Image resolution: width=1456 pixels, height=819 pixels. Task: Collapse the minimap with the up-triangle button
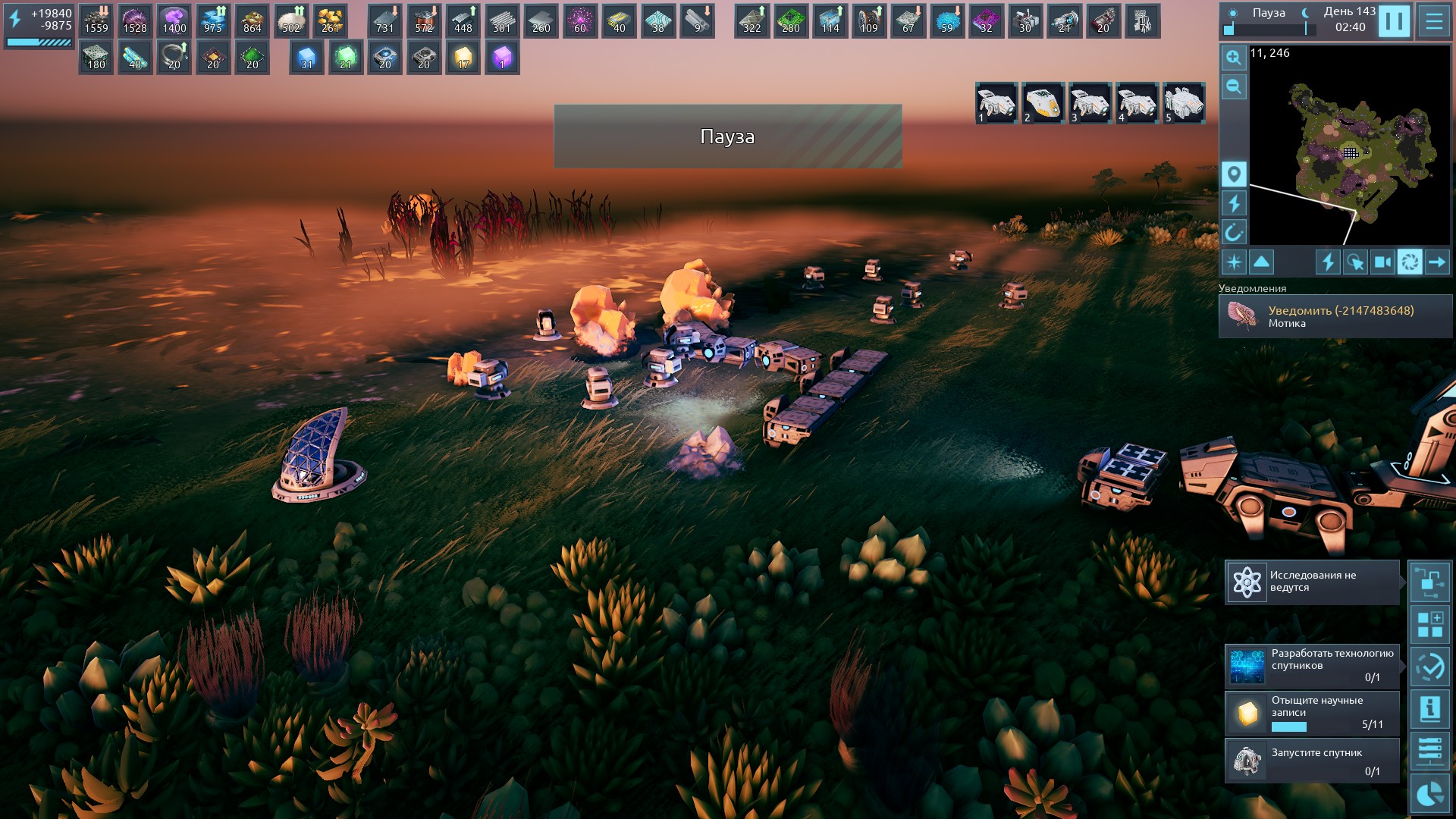[x=1261, y=262]
